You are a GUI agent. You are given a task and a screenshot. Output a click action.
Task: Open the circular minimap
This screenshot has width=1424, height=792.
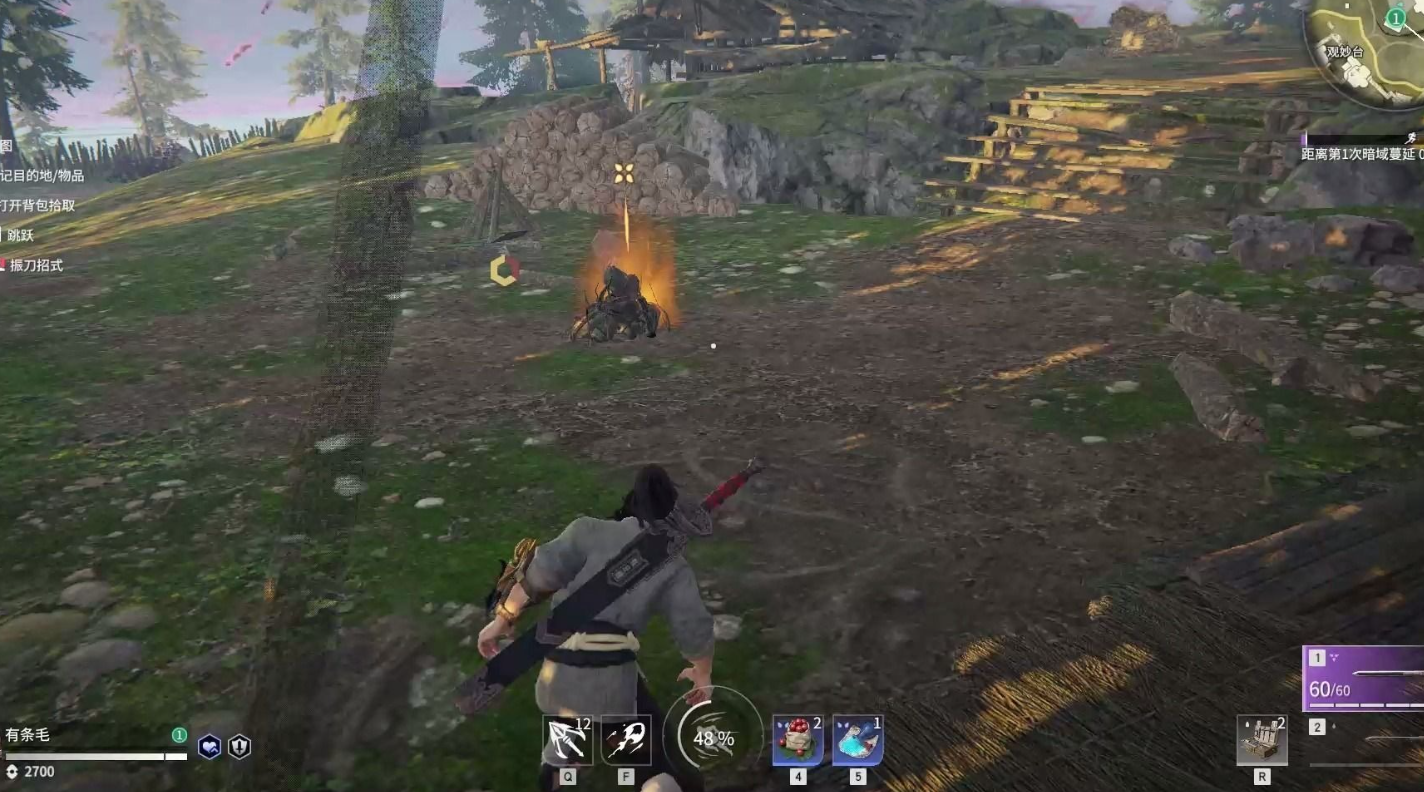coord(1368,50)
